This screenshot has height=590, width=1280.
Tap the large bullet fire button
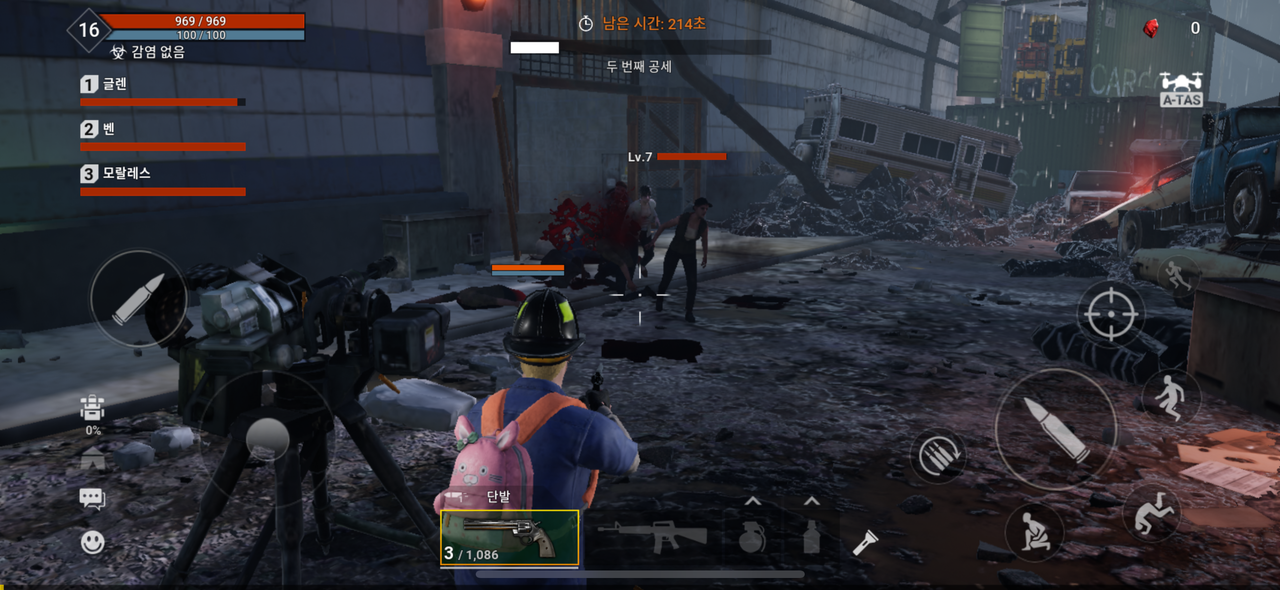pyautogui.click(x=1055, y=429)
